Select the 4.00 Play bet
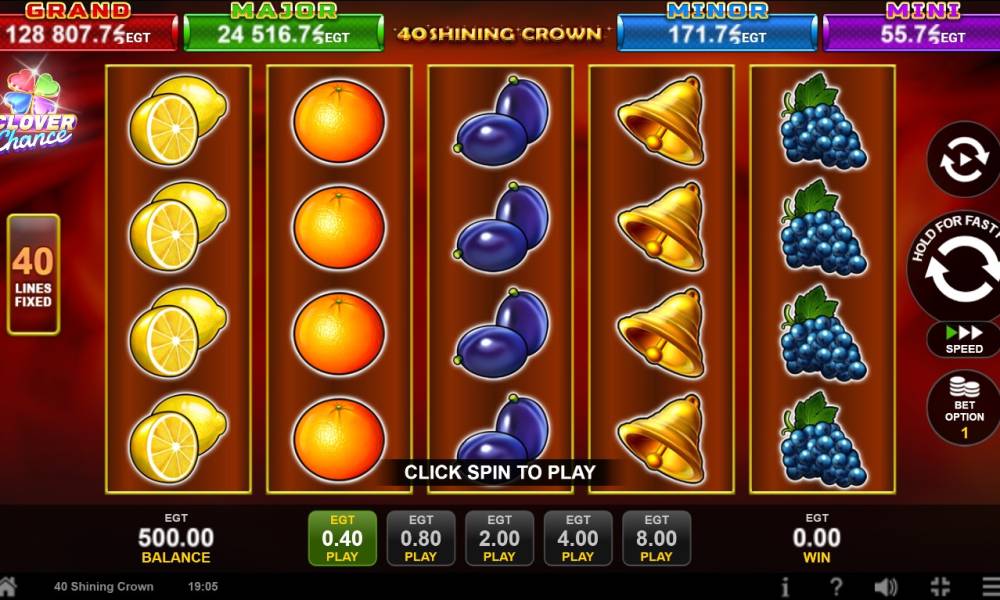1000x600 pixels. (578, 538)
